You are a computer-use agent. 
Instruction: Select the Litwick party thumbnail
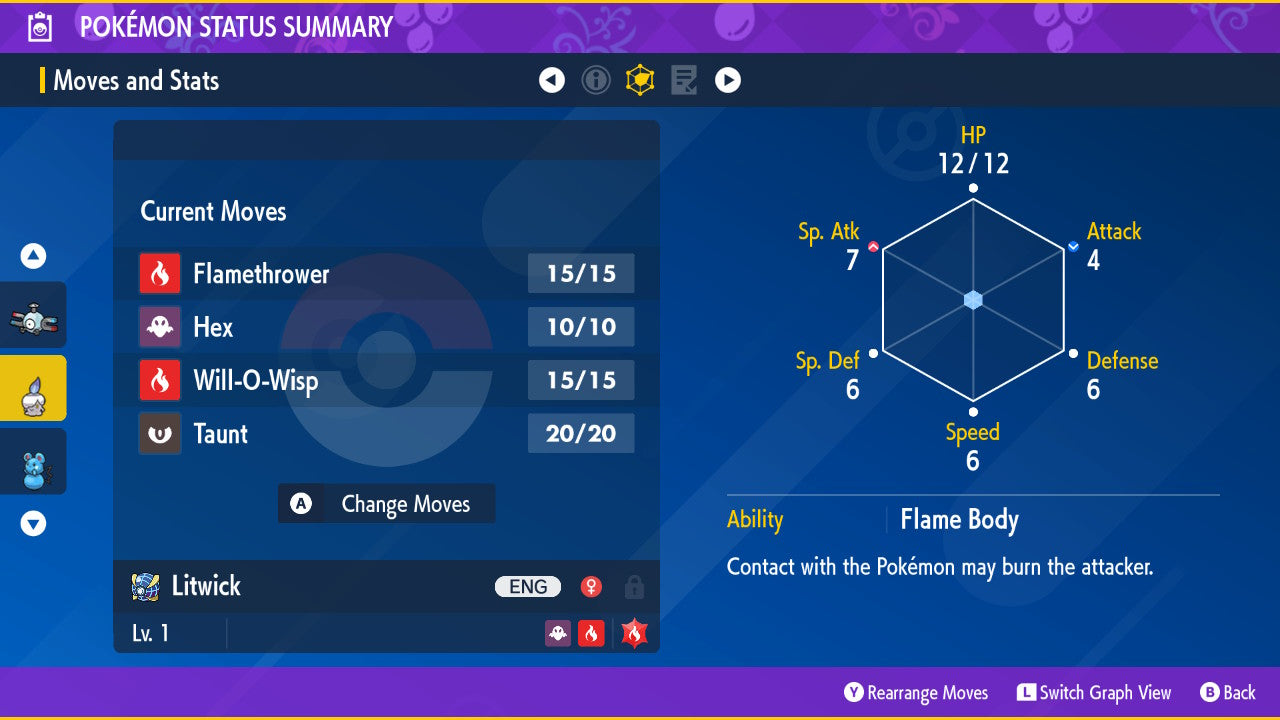[33, 388]
